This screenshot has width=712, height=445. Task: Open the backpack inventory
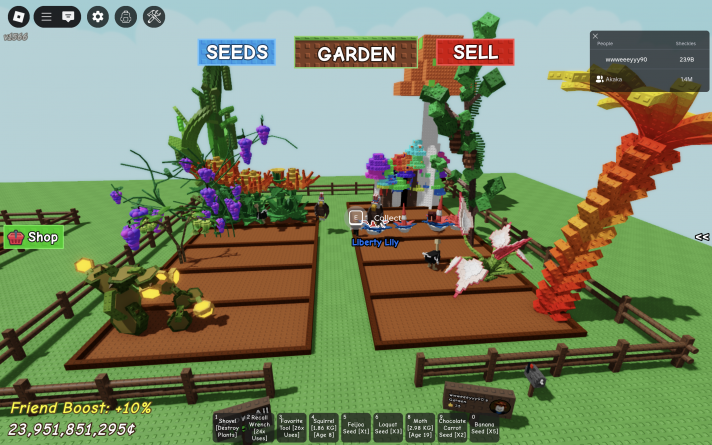tap(125, 16)
